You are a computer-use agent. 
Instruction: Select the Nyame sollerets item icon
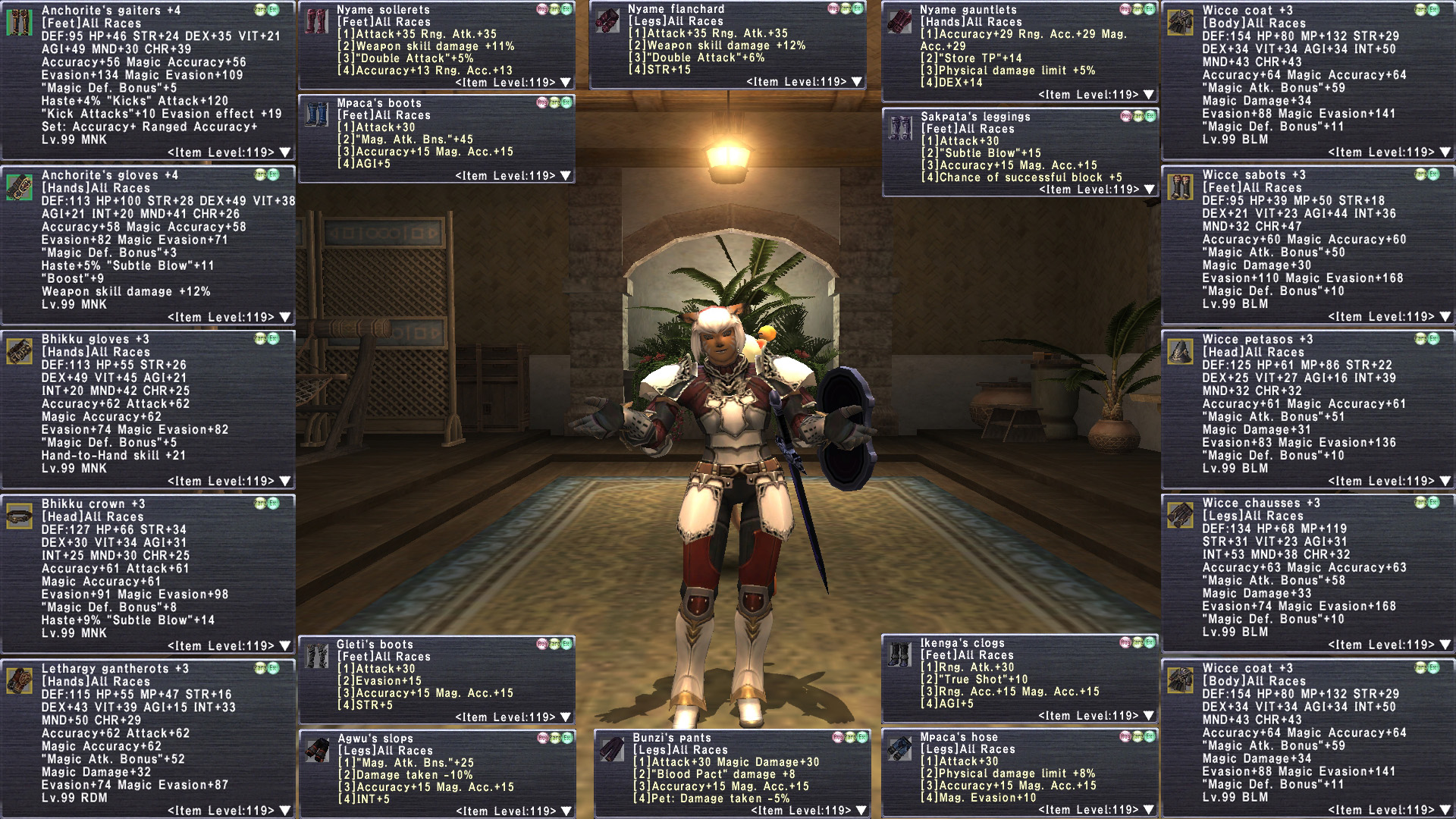click(x=316, y=21)
